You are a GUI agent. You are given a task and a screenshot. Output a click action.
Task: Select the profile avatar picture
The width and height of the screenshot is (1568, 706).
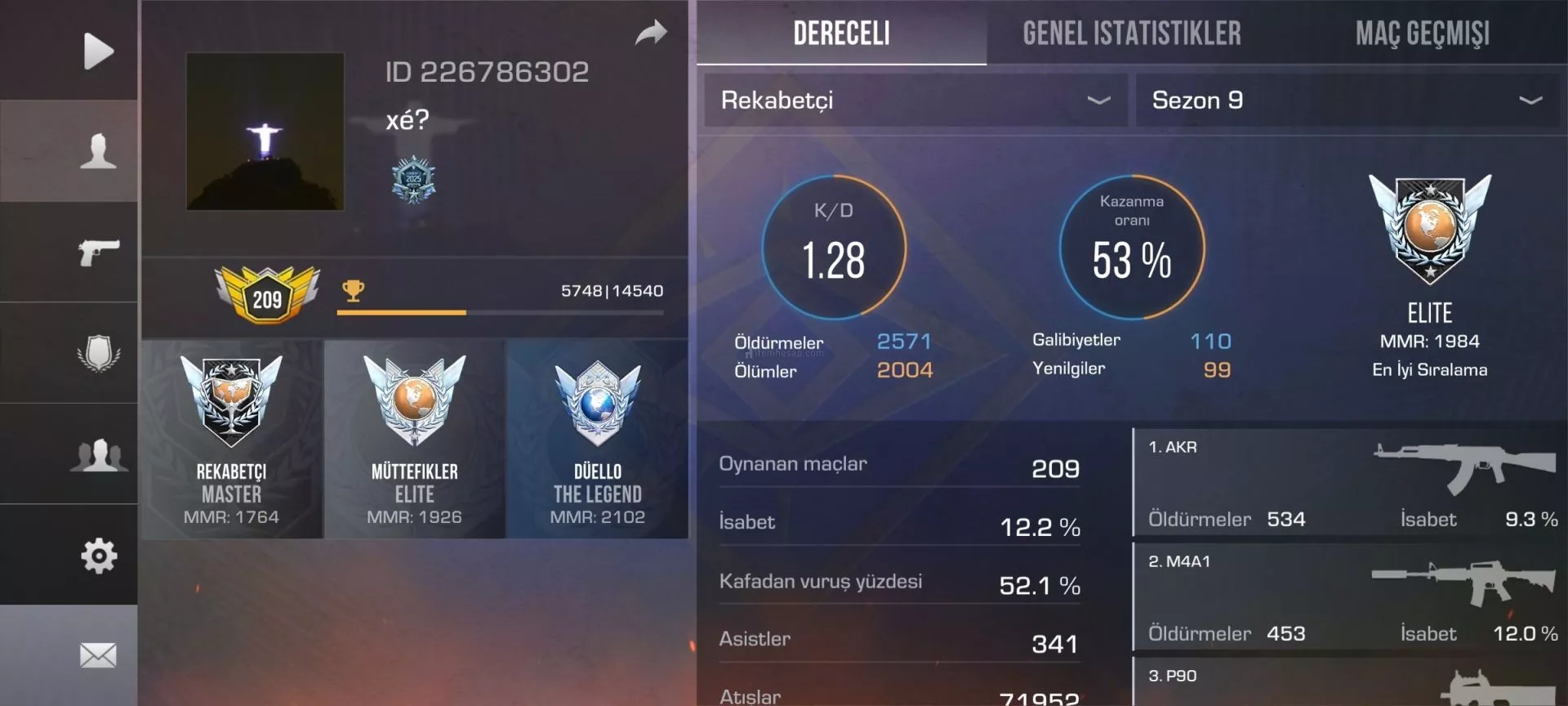(265, 132)
